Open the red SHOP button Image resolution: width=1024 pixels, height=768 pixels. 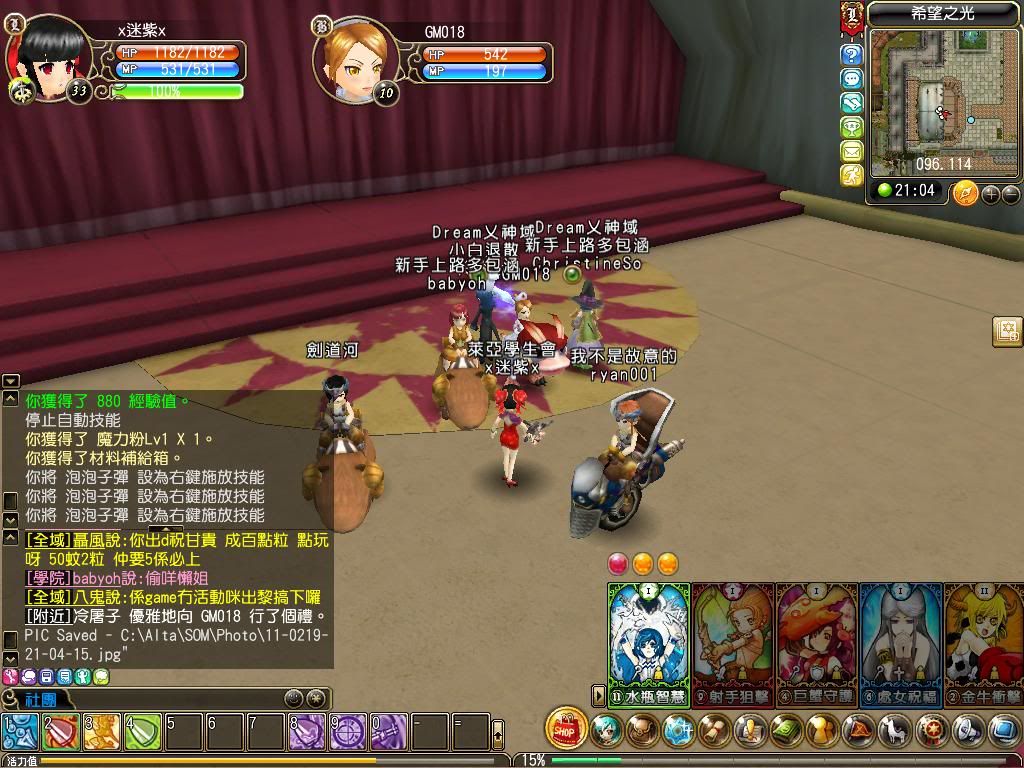click(x=567, y=729)
